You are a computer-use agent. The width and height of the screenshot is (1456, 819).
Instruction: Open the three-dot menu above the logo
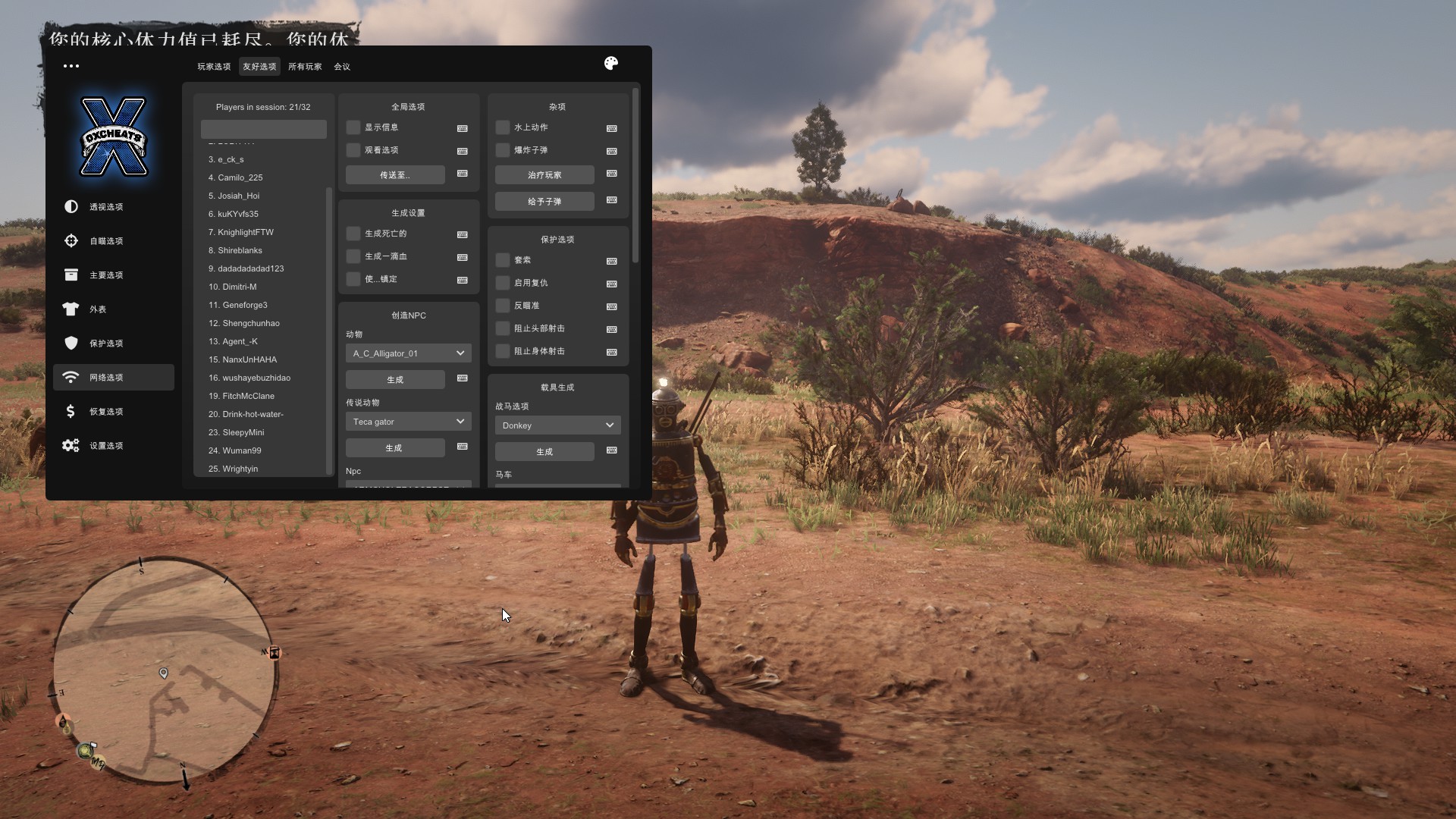click(71, 66)
